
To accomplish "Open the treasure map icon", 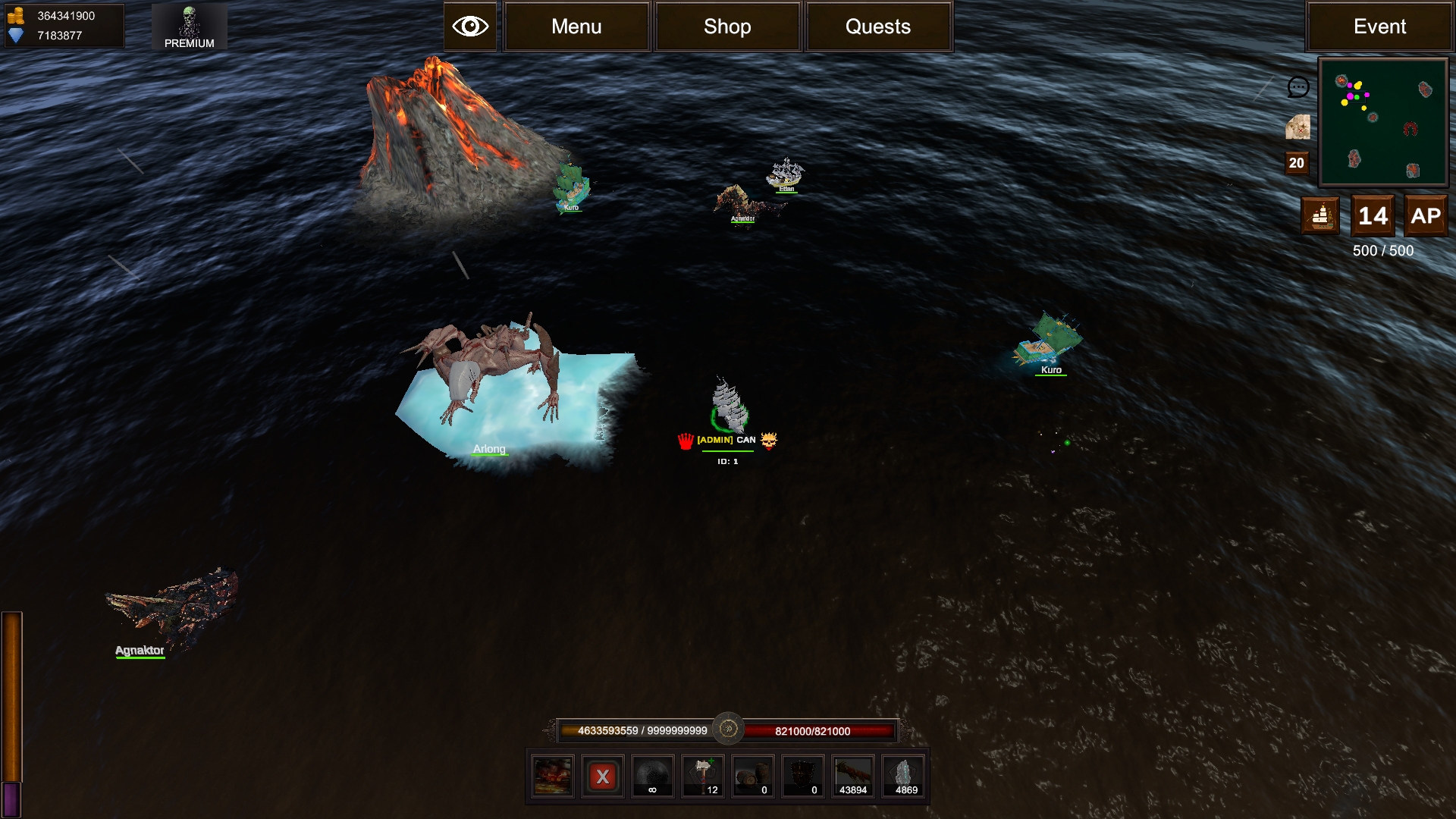I will (x=1298, y=127).
